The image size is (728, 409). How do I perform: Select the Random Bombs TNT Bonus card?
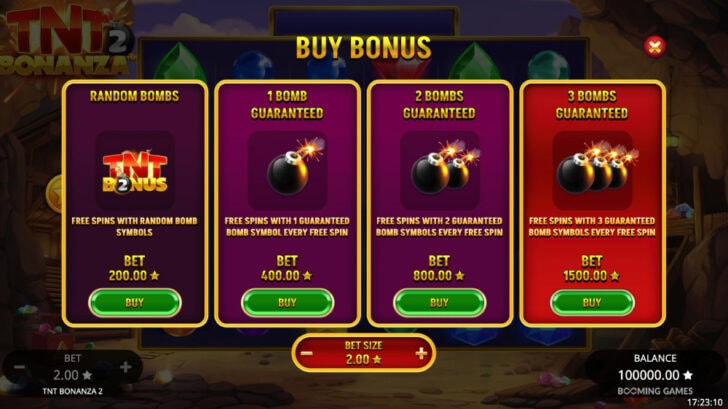135,171
